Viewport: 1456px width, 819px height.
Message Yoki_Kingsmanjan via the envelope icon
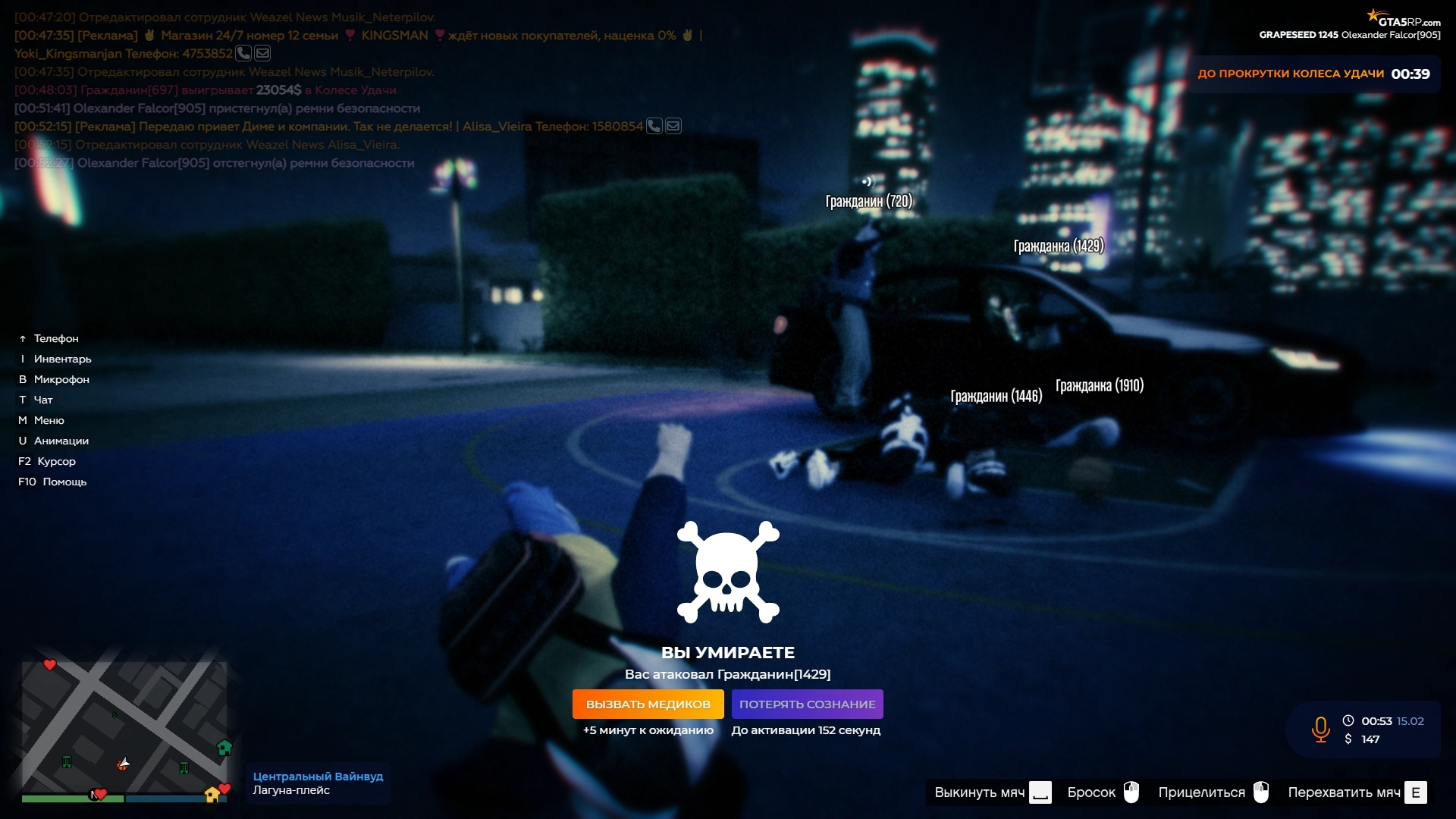(x=262, y=53)
